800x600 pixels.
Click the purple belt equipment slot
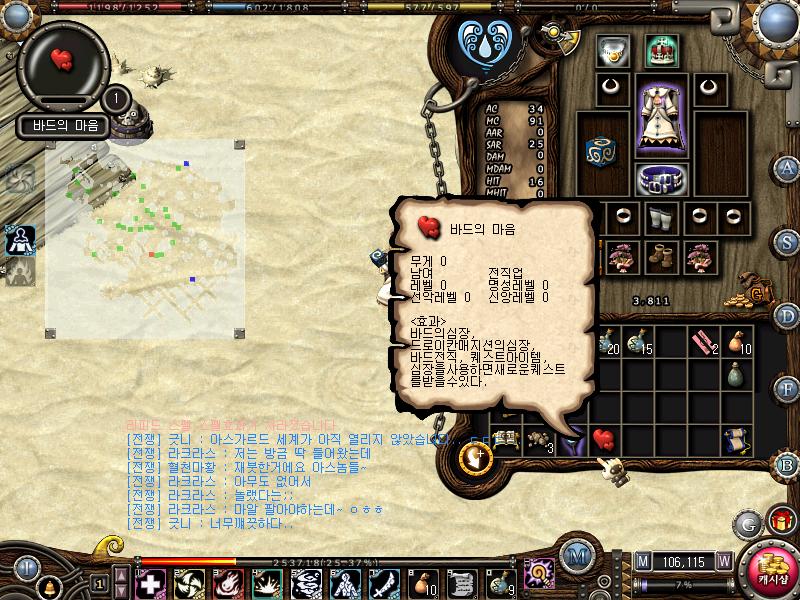point(659,180)
